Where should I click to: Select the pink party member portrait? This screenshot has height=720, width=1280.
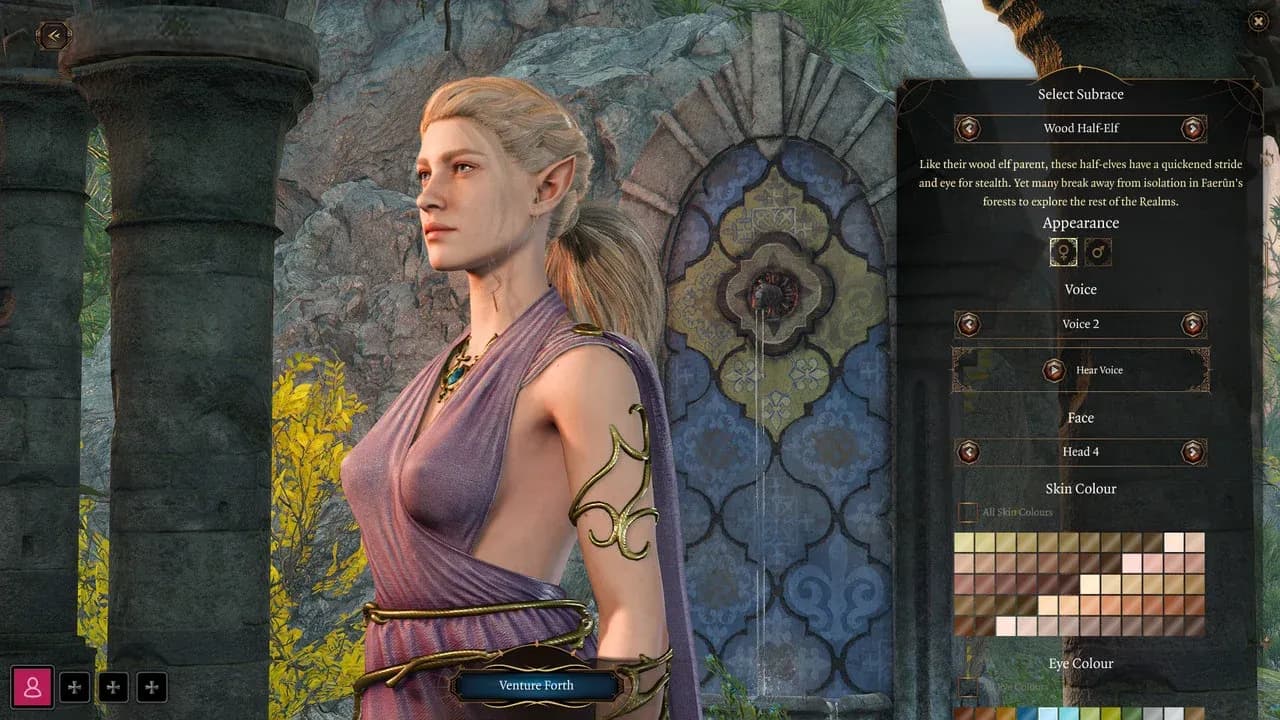coord(33,687)
